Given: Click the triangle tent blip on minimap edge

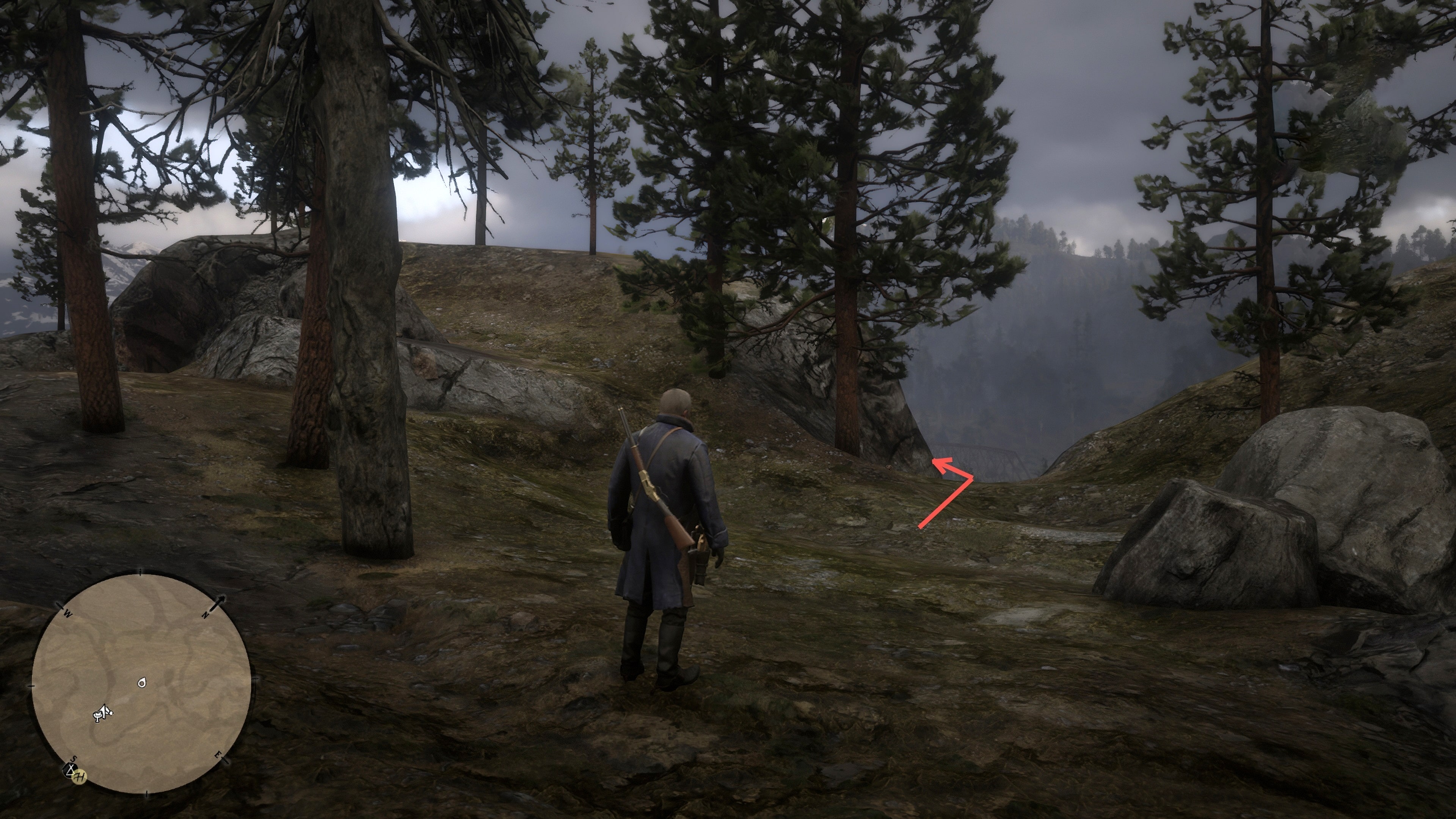Looking at the screenshot, I should 70,769.
